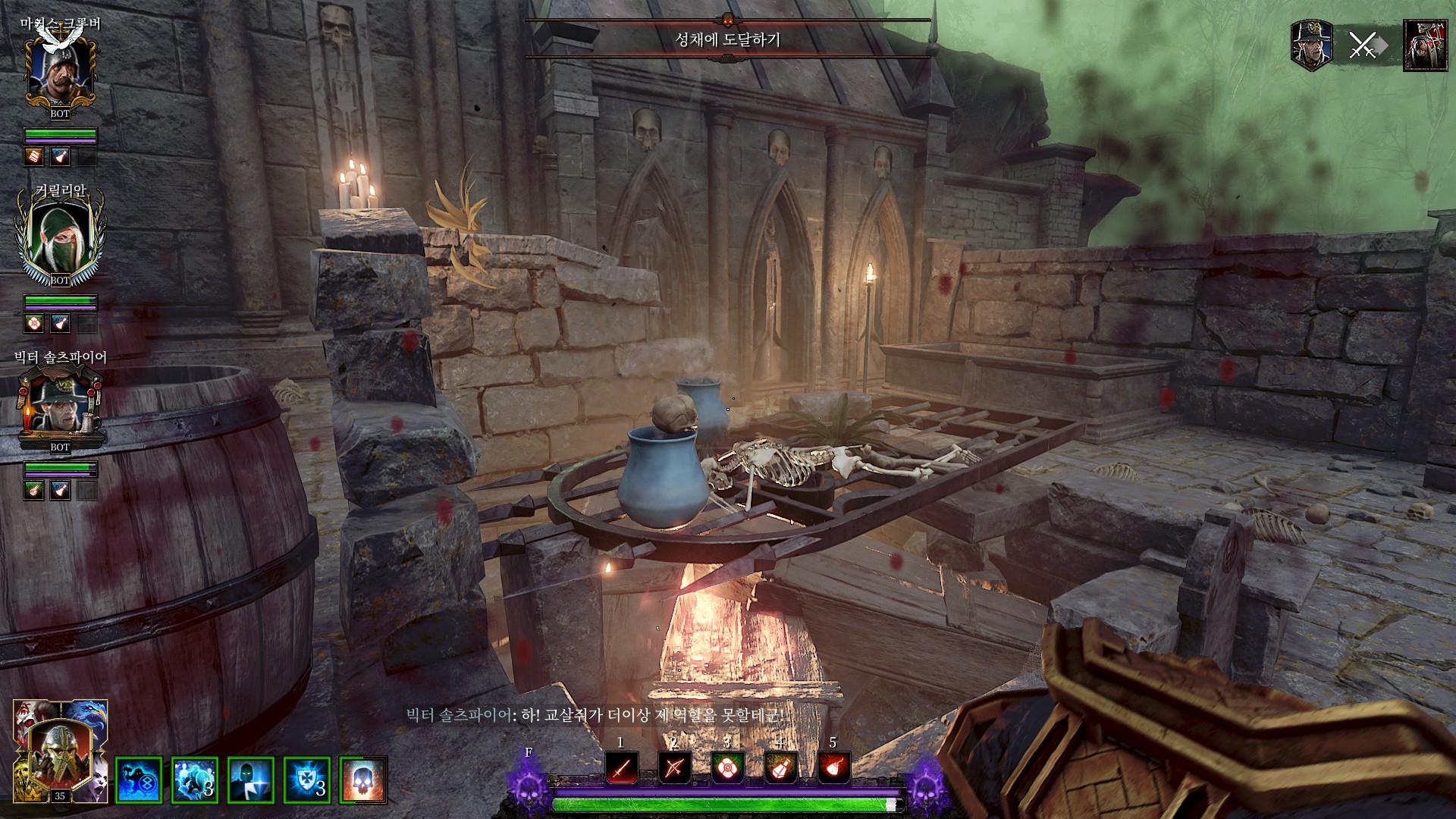Image resolution: width=1456 pixels, height=819 pixels.
Task: Select Victor Saltzpyre's bot portrait
Action: click(60, 407)
